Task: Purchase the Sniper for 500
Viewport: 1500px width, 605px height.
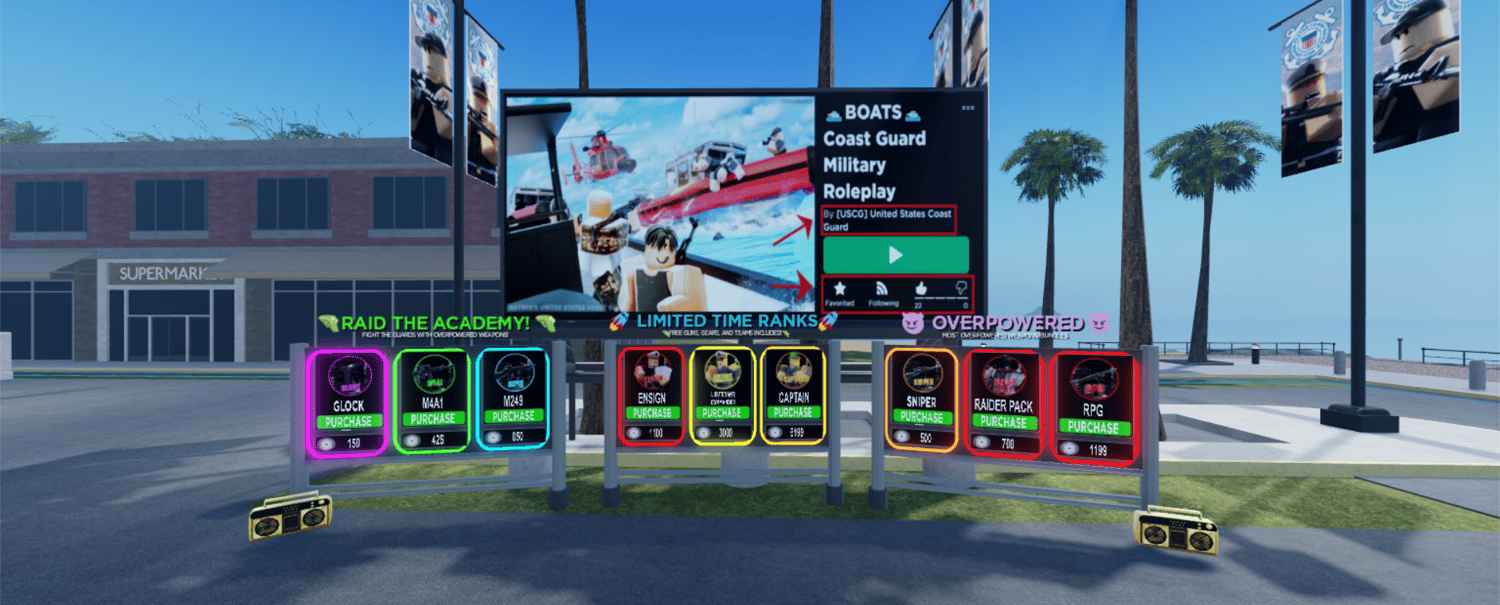Action: tap(922, 417)
